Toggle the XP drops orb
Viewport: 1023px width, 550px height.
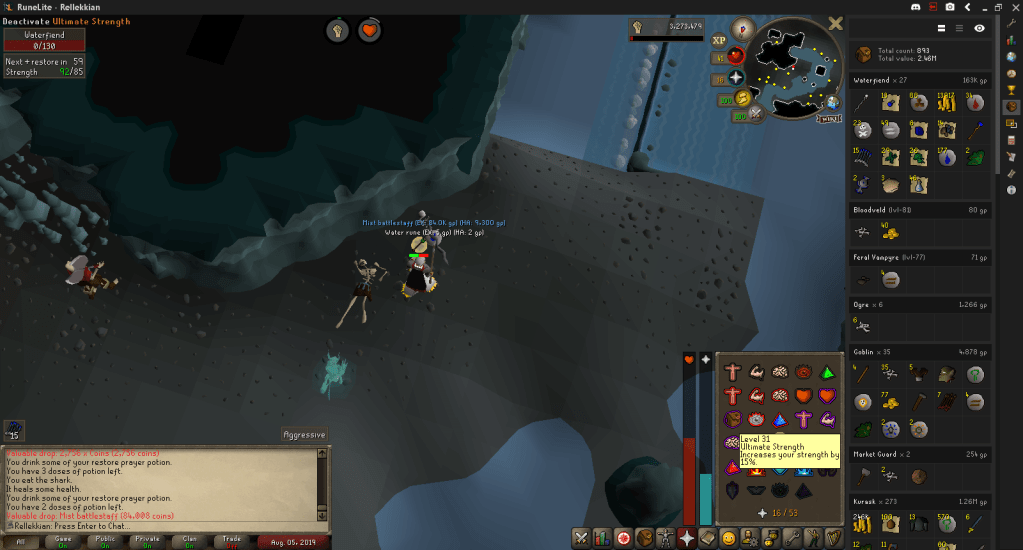pyautogui.click(x=719, y=41)
